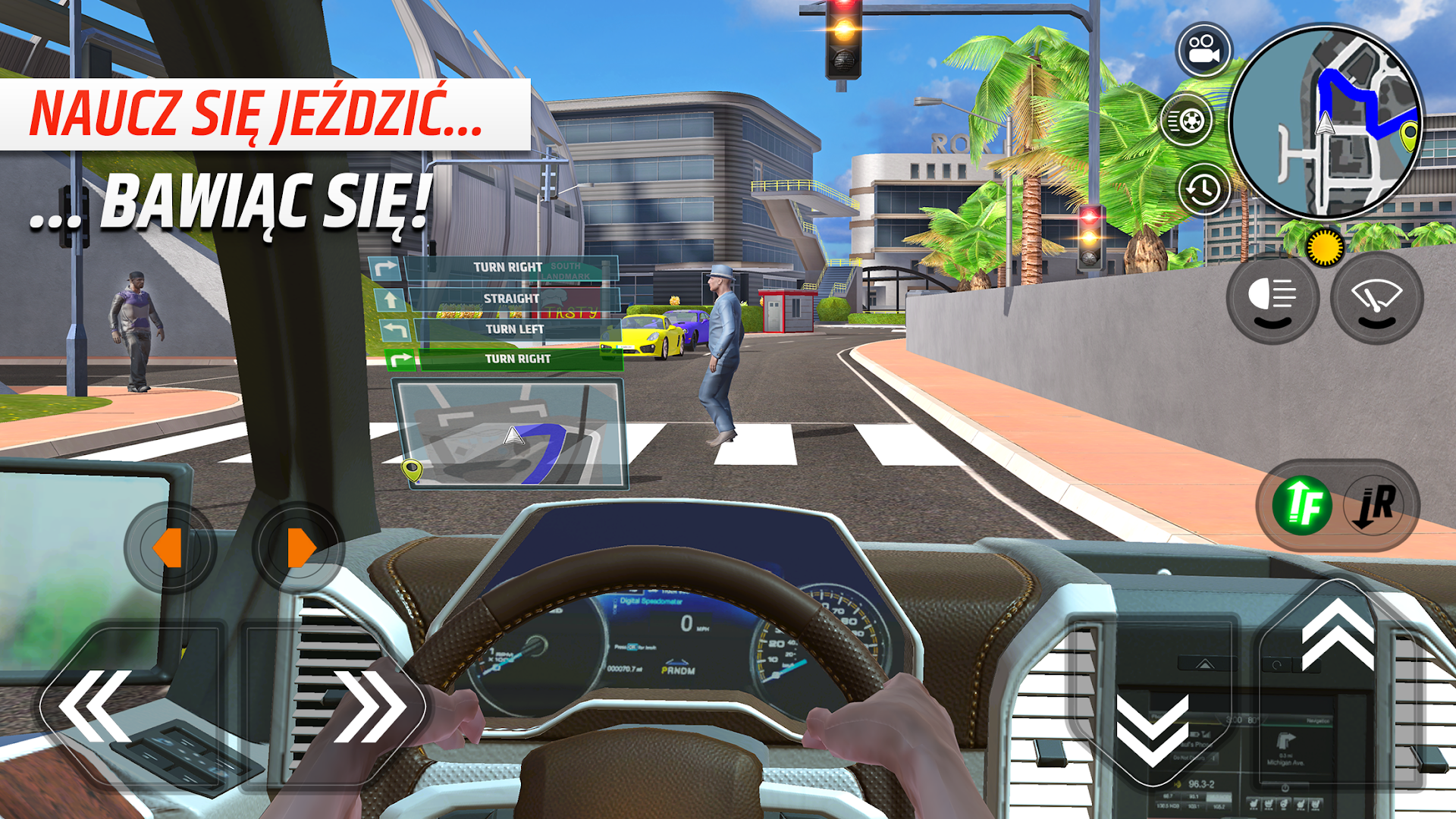Select the TURN LEFT navigation entry

pyautogui.click(x=516, y=328)
